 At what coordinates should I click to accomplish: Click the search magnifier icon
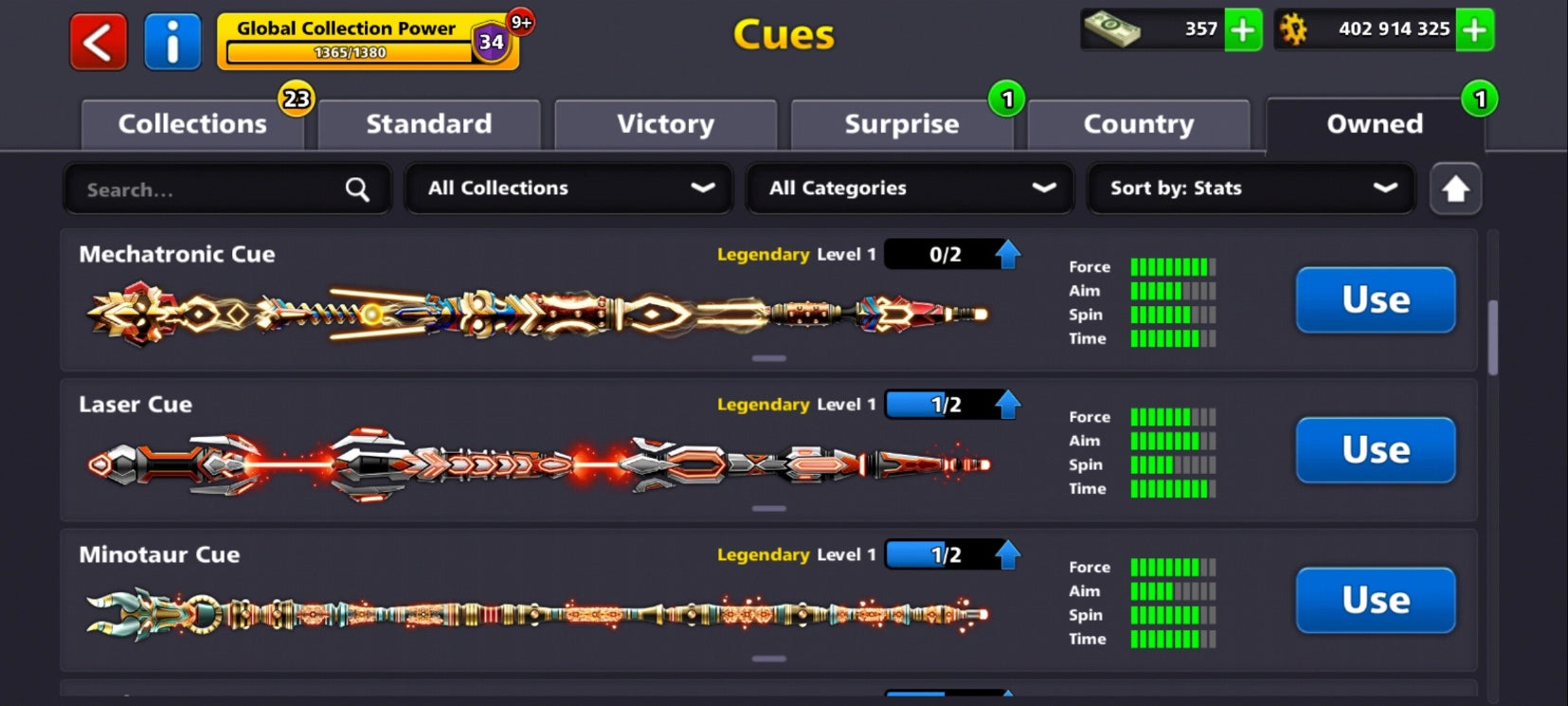(357, 189)
